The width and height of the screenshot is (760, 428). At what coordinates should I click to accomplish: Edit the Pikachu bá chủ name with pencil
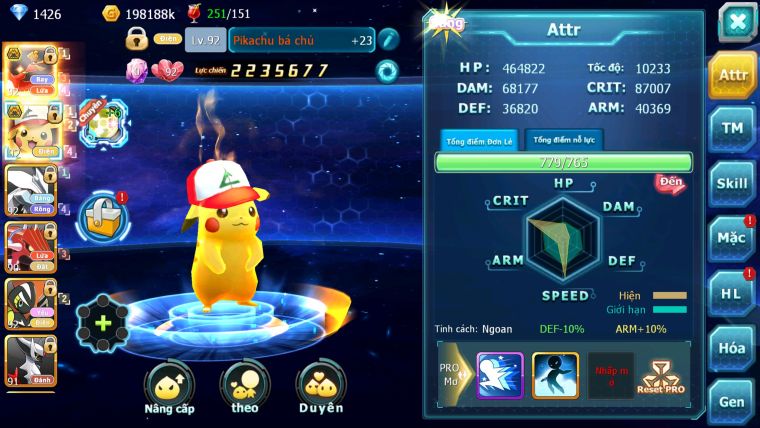point(388,40)
